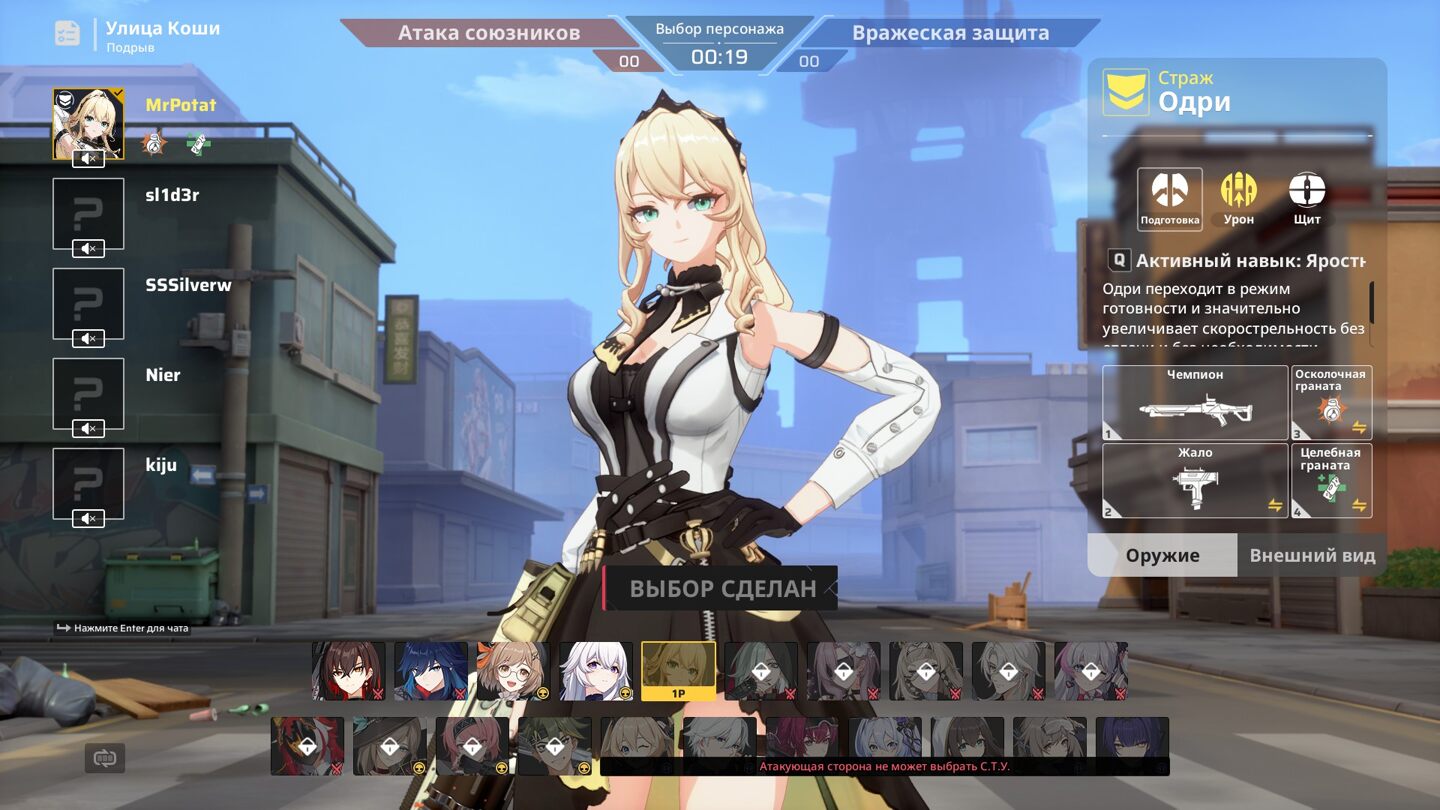Image resolution: width=1440 pixels, height=810 pixels.
Task: Open the checklist icon beside Улица Коши
Action: pyautogui.click(x=67, y=33)
